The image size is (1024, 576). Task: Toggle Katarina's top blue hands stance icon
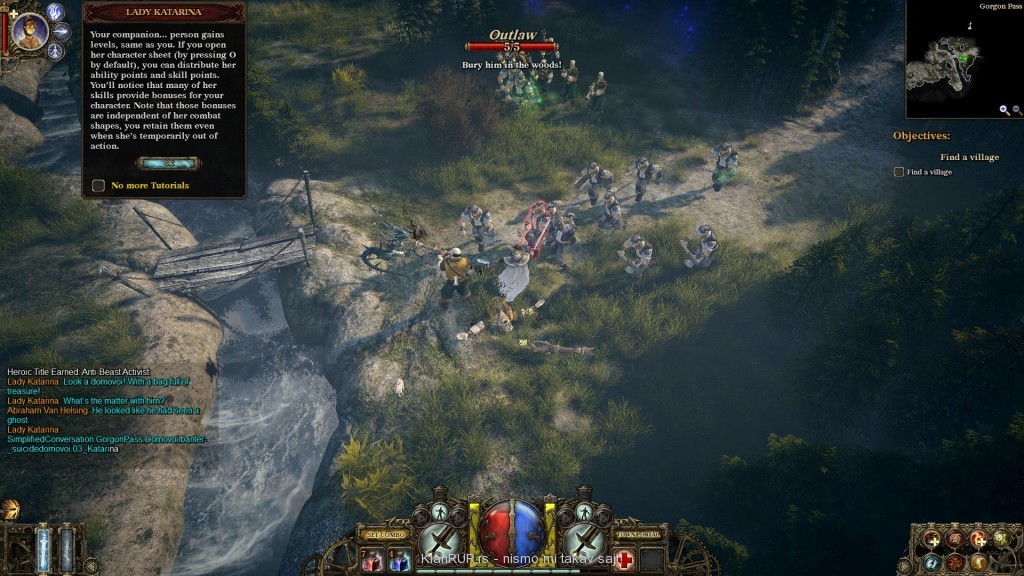[57, 12]
